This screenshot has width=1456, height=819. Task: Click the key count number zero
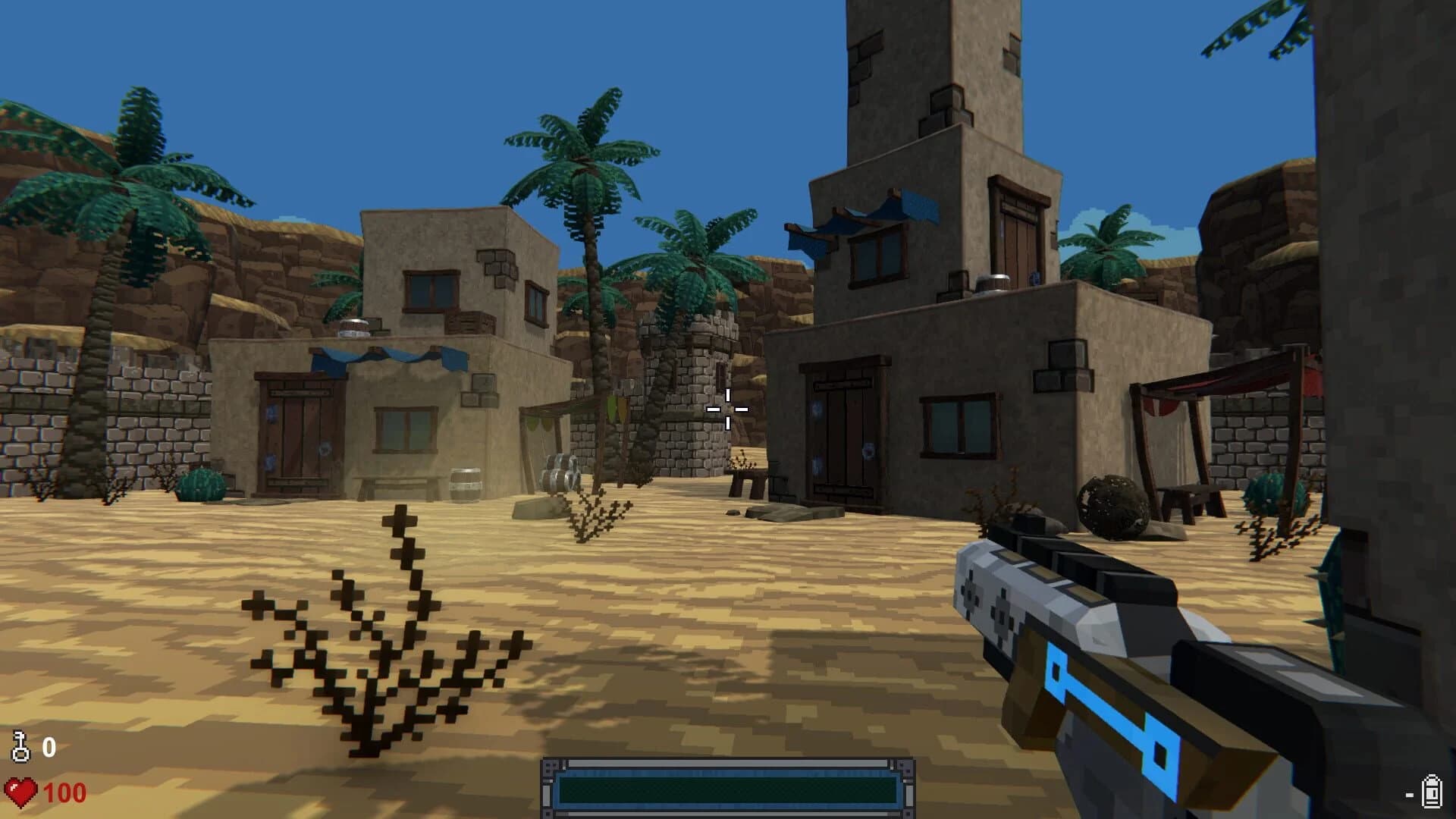pos(49,747)
